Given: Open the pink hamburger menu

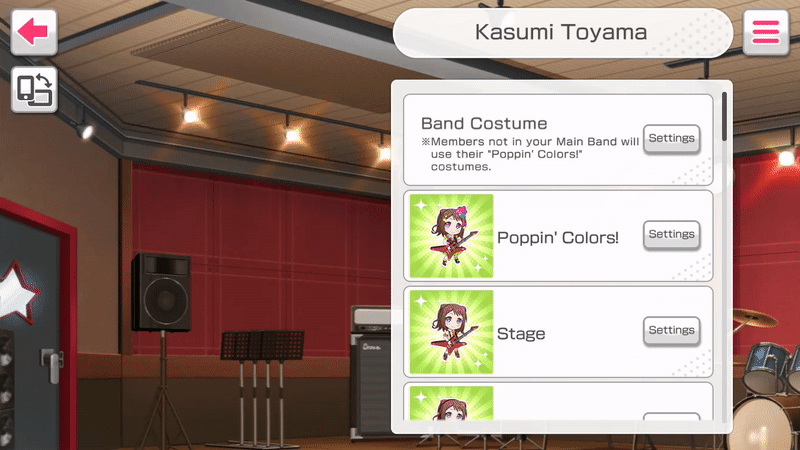Looking at the screenshot, I should (x=765, y=33).
